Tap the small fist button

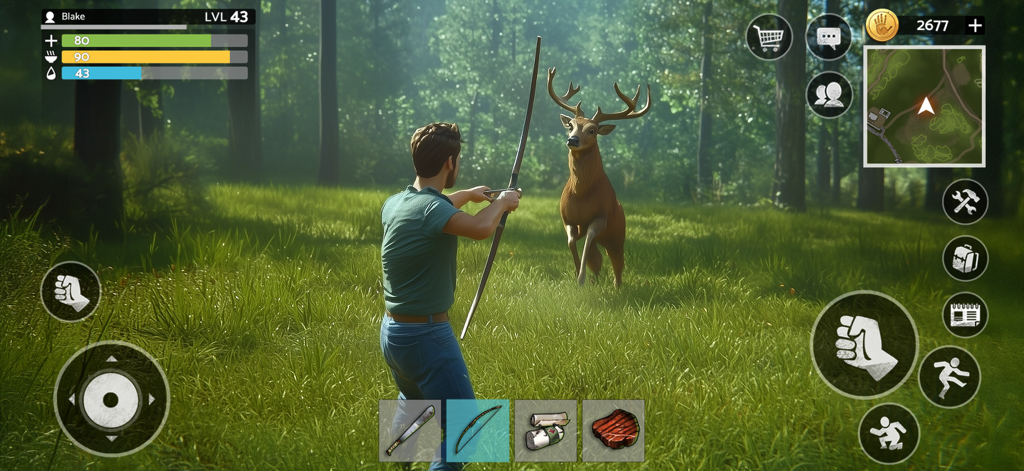pyautogui.click(x=71, y=291)
